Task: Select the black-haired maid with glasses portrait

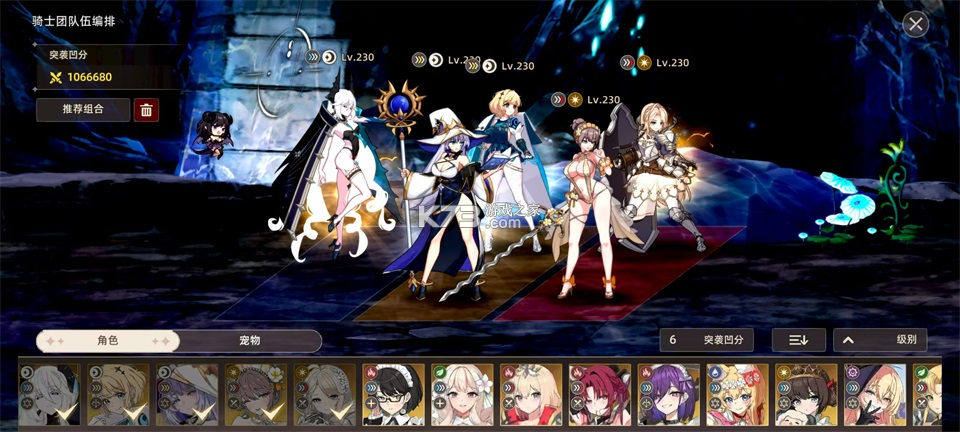Action: tap(393, 396)
